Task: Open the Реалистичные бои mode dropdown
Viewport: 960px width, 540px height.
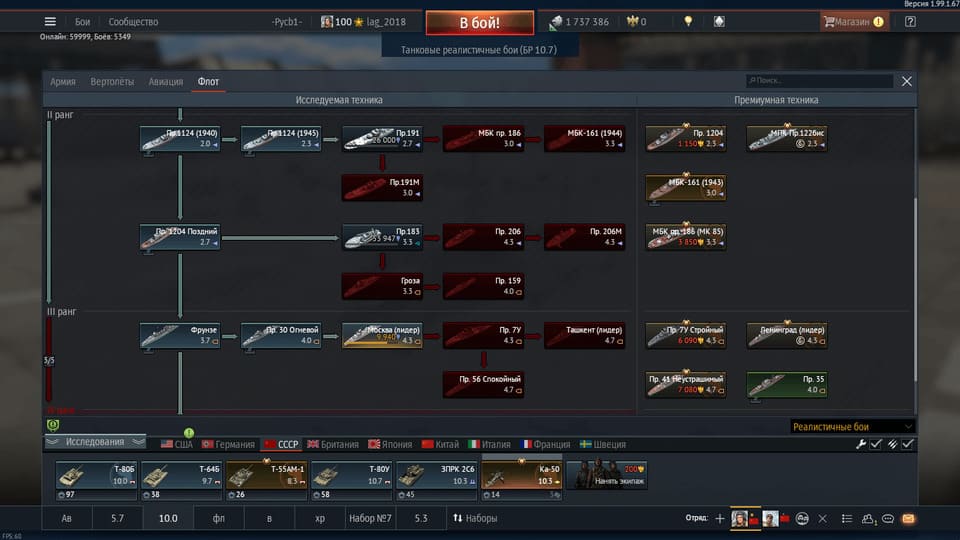Action: pyautogui.click(x=852, y=426)
